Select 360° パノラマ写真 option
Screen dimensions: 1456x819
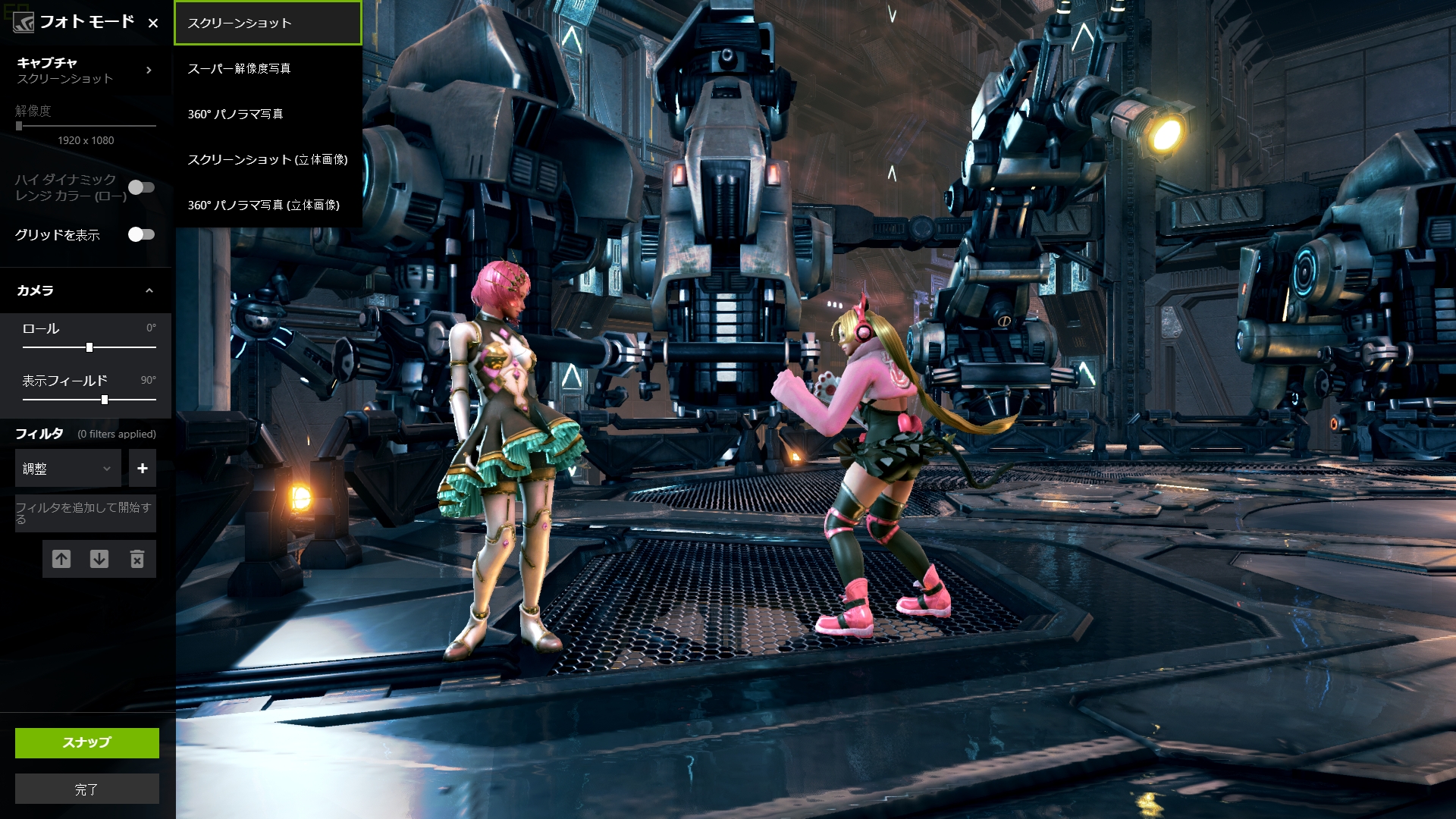[267, 114]
